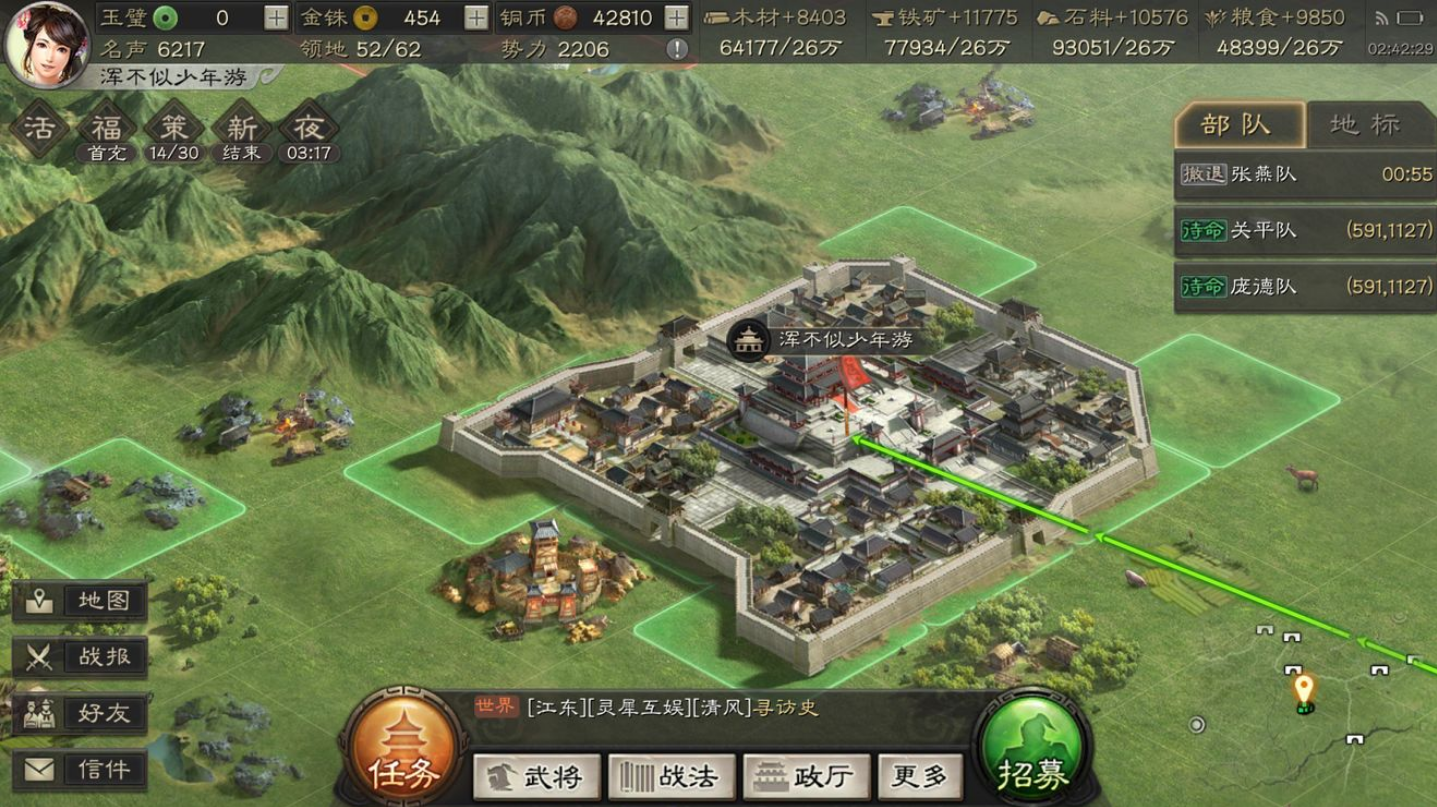Click the green 招募 recruit button
Image resolution: width=1437 pixels, height=807 pixels.
(1033, 750)
